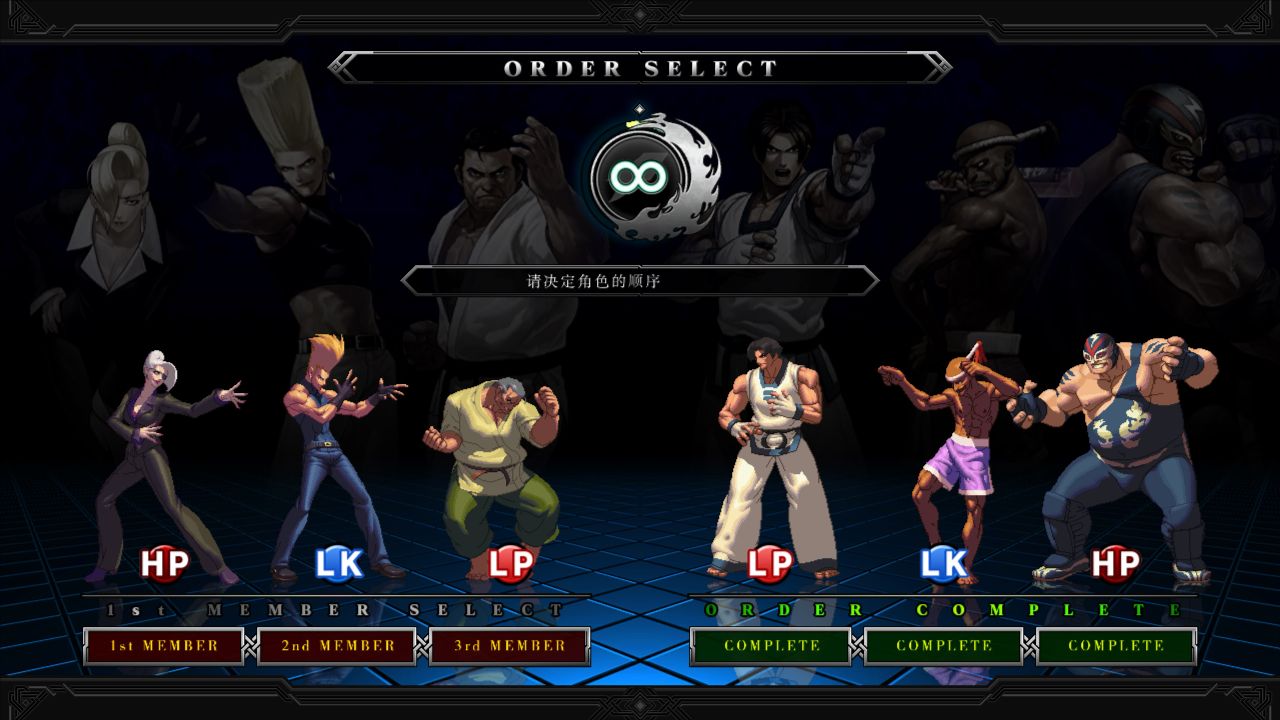Select the 1st MEMBER slot
This screenshot has width=1280, height=720.
(x=164, y=646)
